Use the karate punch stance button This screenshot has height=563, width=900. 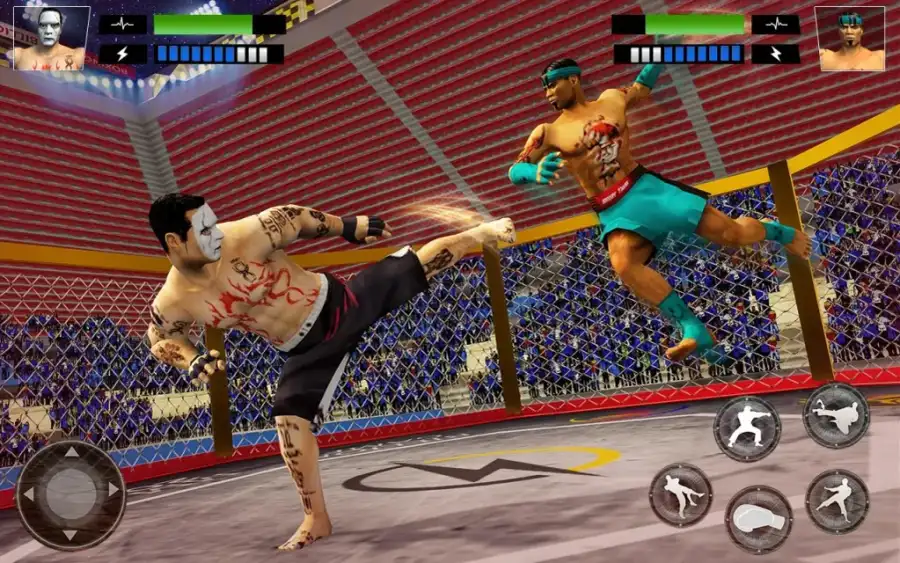coord(746,428)
